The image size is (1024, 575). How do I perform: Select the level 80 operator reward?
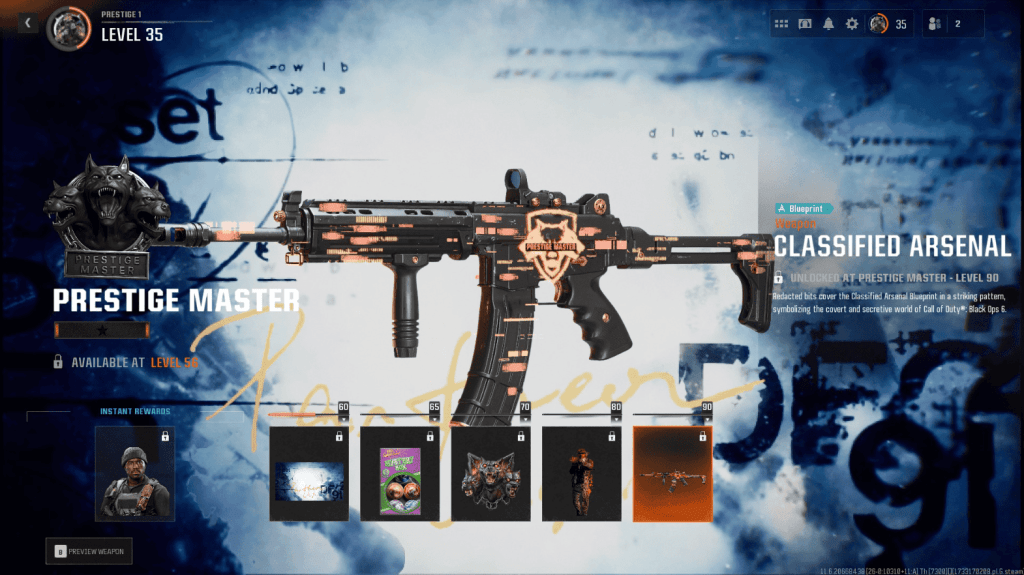[582, 474]
